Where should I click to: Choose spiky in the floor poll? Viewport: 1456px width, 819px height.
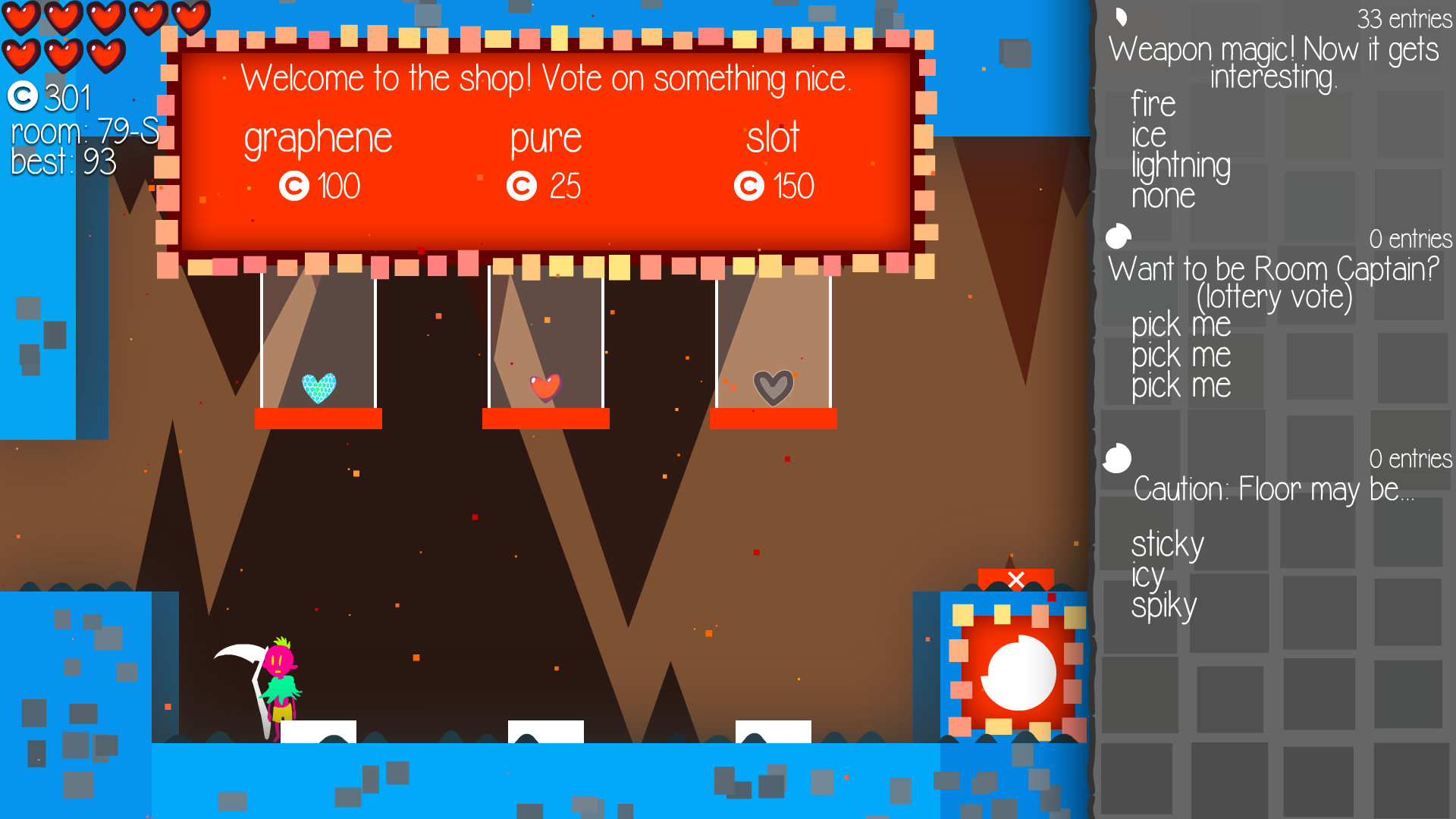(1164, 604)
